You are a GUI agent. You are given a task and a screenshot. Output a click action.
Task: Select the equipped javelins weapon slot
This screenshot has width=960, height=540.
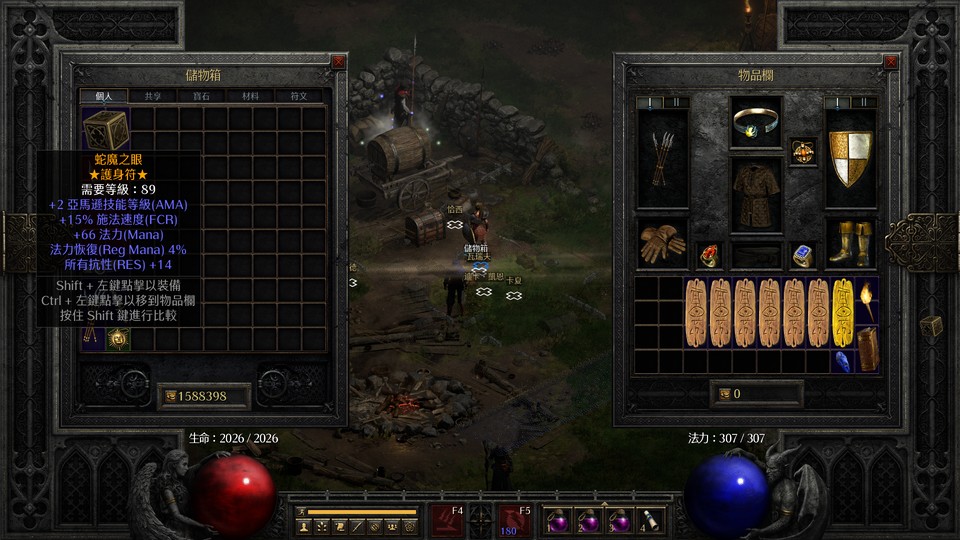tap(662, 157)
